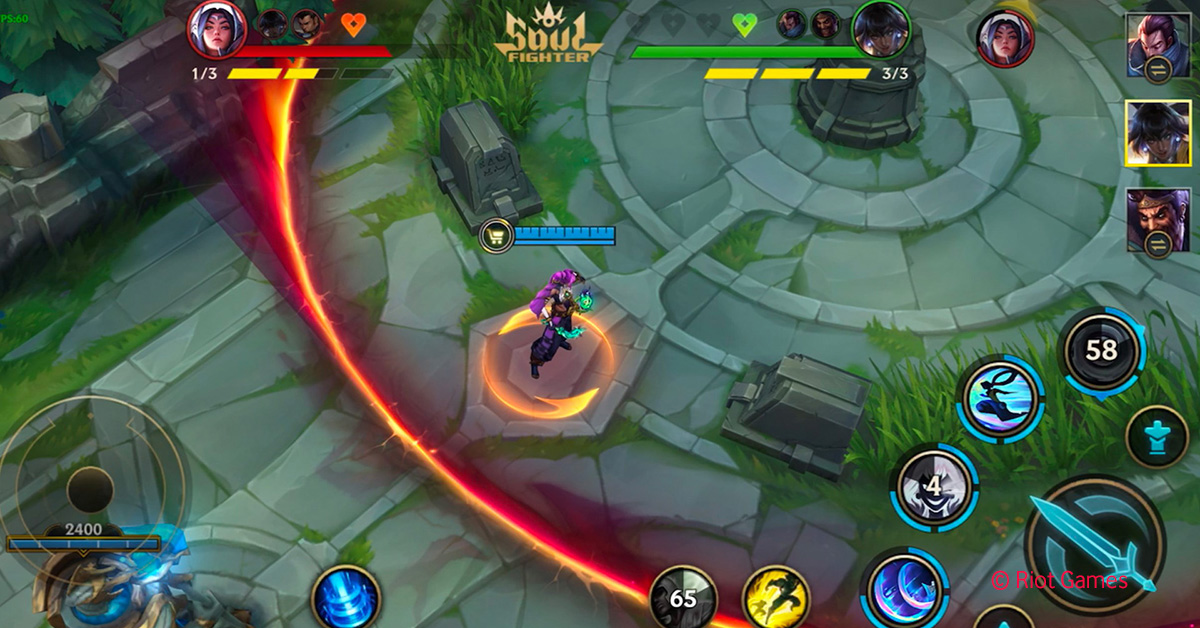
Task: Tap the blue turret target button
Action: click(x=1157, y=437)
